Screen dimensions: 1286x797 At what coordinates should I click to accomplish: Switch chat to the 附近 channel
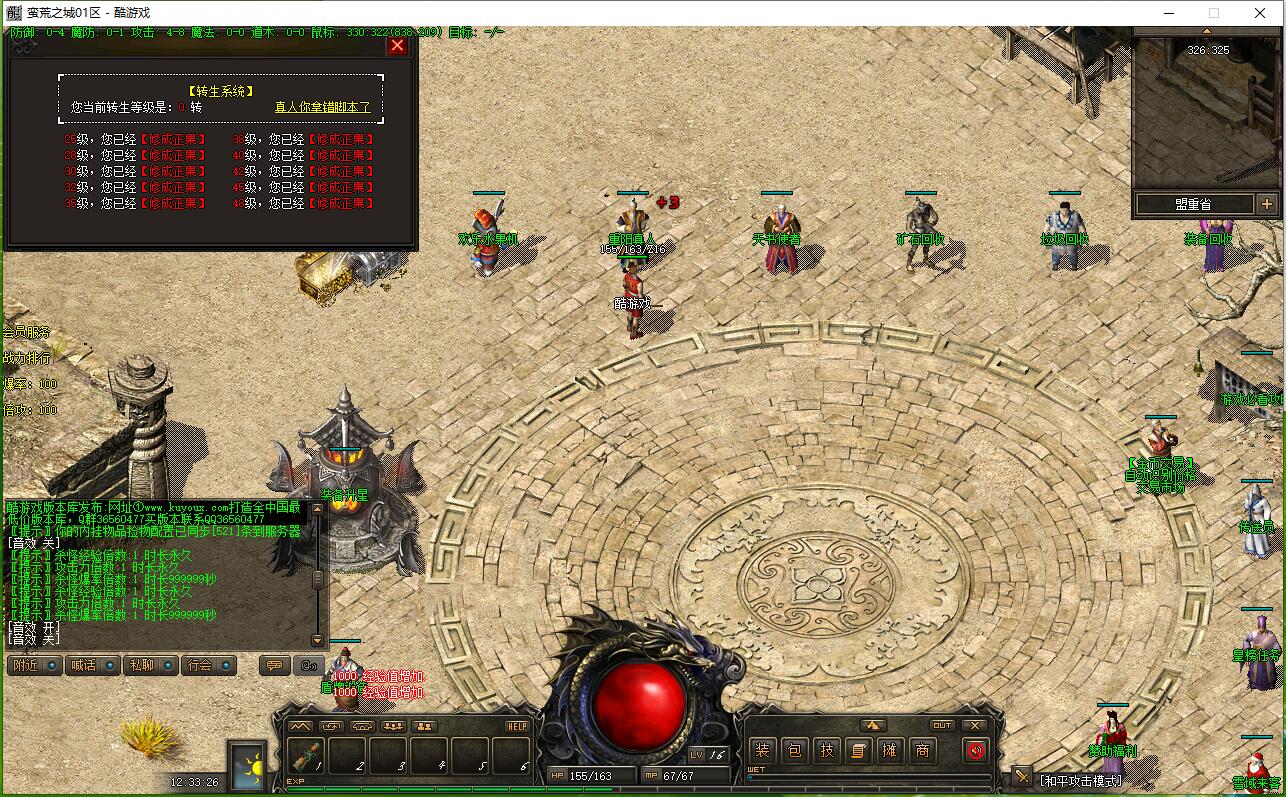coord(35,665)
